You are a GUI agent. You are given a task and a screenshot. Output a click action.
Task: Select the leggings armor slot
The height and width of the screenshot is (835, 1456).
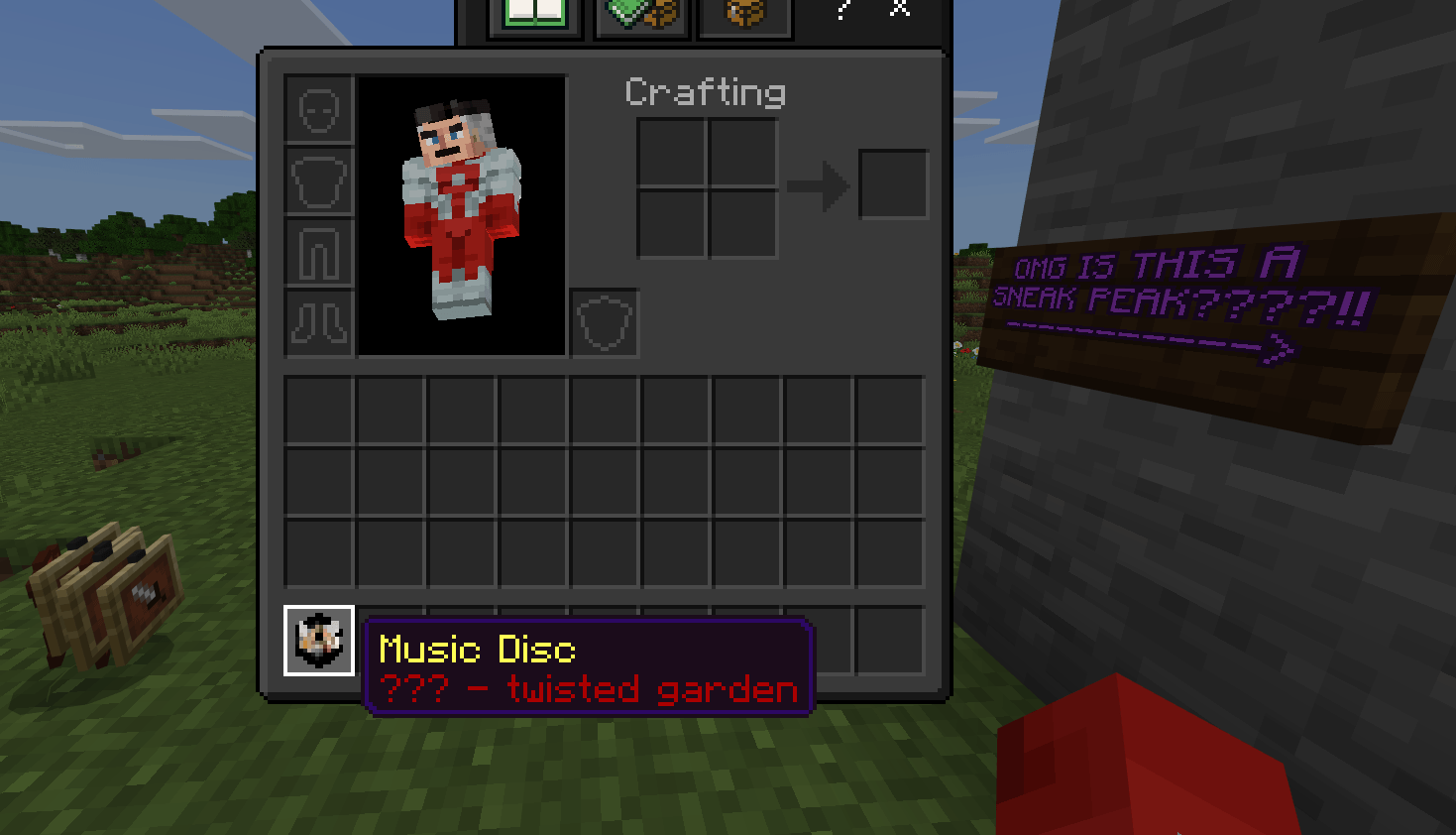click(x=317, y=253)
